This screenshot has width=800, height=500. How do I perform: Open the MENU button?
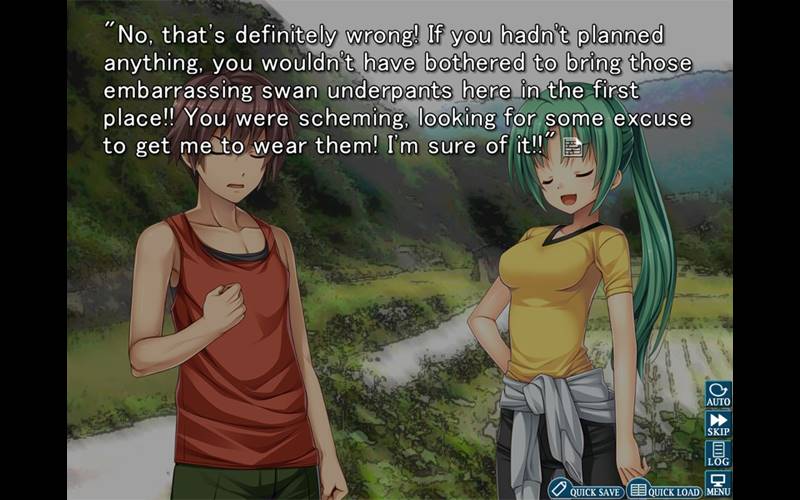pos(718,484)
